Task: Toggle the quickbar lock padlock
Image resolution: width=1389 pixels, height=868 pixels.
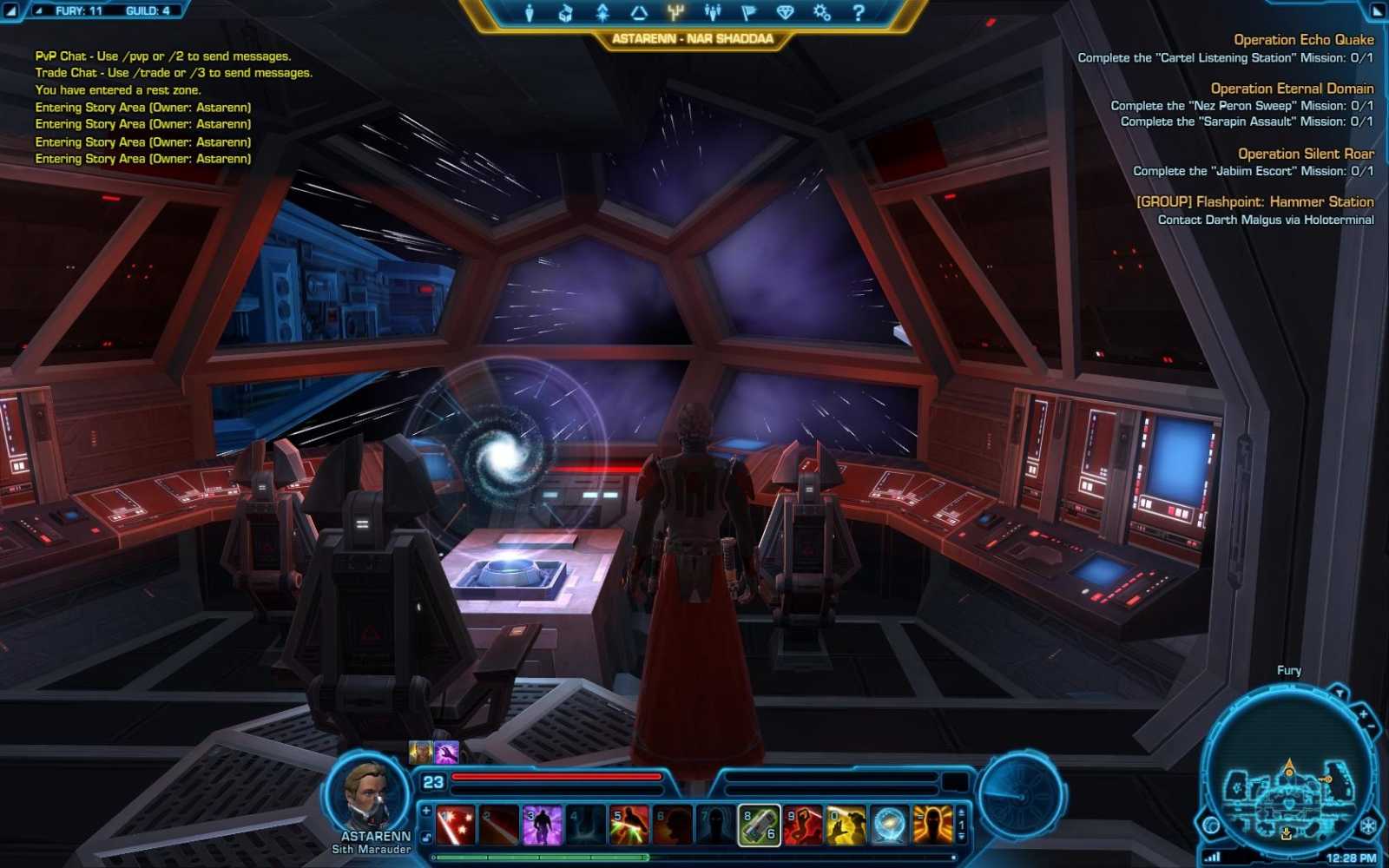Action: [425, 835]
